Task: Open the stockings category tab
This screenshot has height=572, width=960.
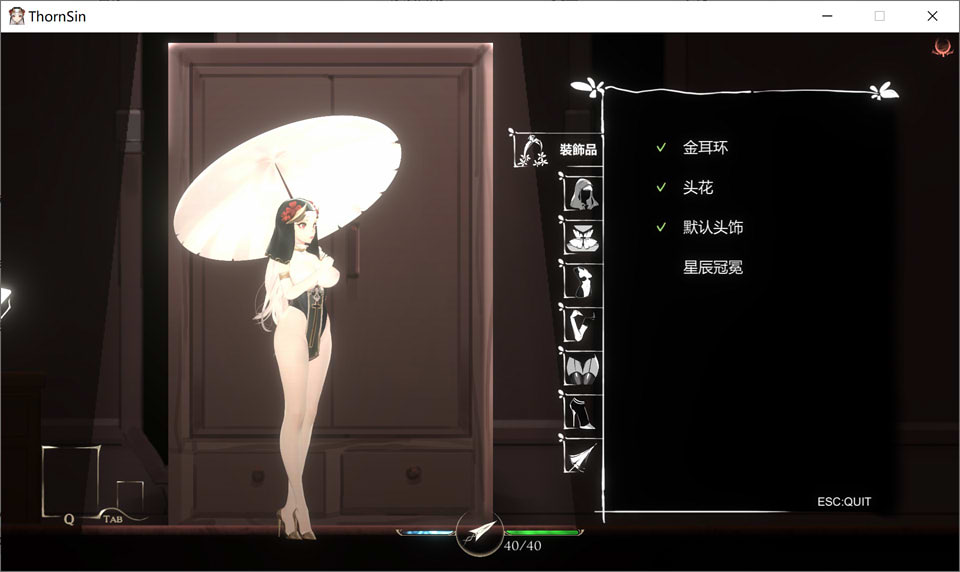Action: coord(581,368)
